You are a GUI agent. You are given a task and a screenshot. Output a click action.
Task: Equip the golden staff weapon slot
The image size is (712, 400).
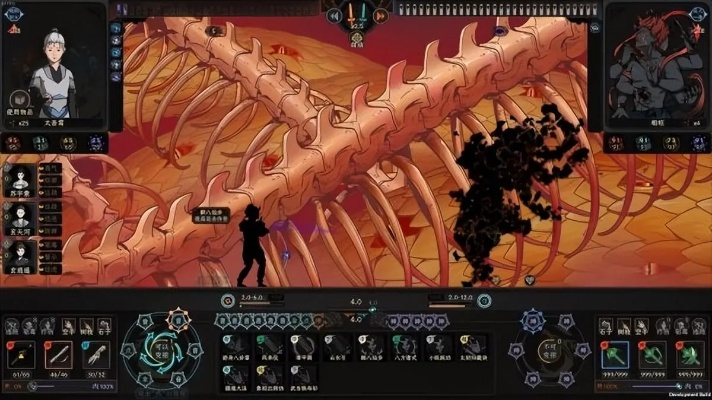pos(22,355)
